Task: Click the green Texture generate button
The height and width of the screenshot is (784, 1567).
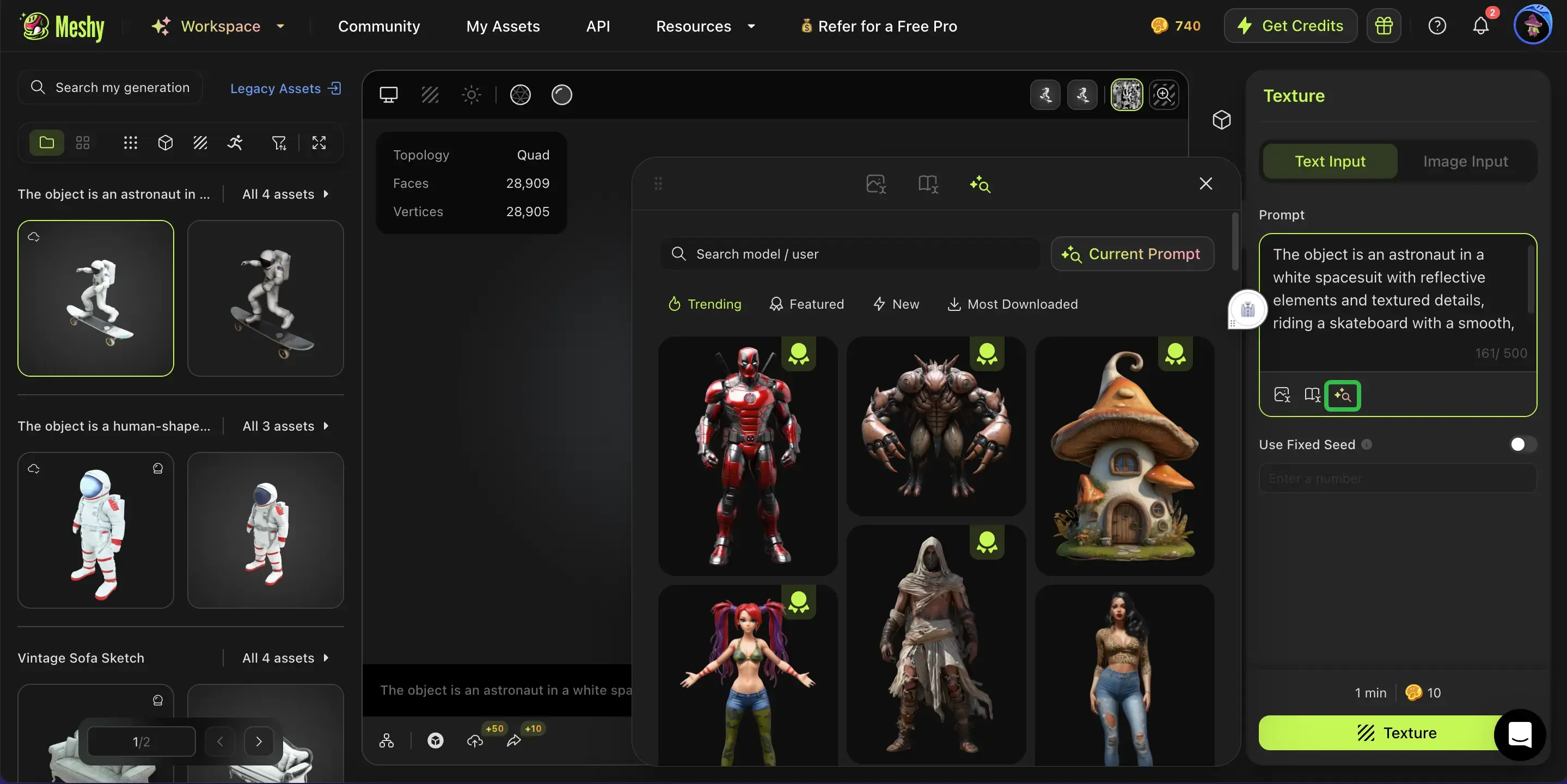Action: pyautogui.click(x=1381, y=732)
